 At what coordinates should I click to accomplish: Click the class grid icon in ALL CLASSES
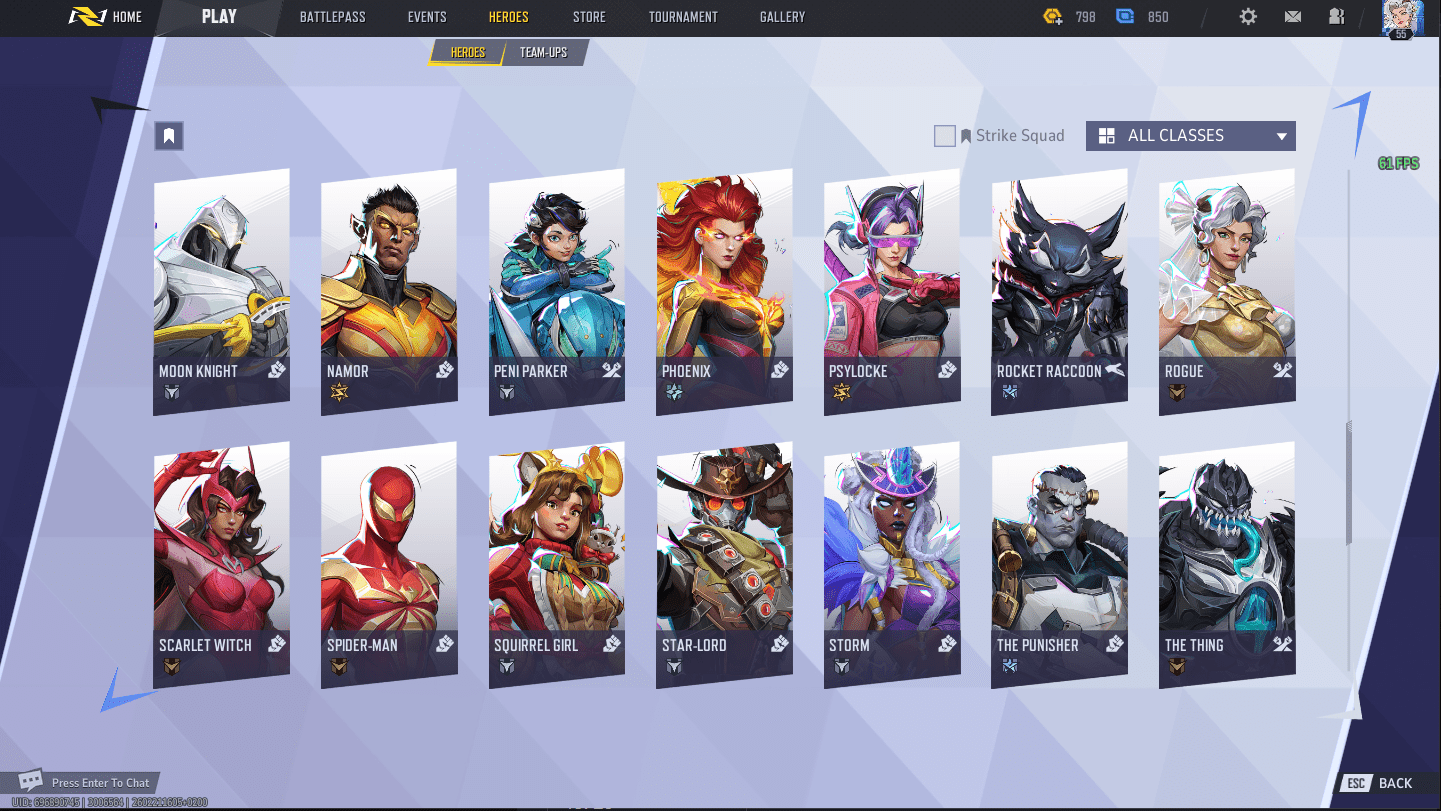click(1107, 135)
